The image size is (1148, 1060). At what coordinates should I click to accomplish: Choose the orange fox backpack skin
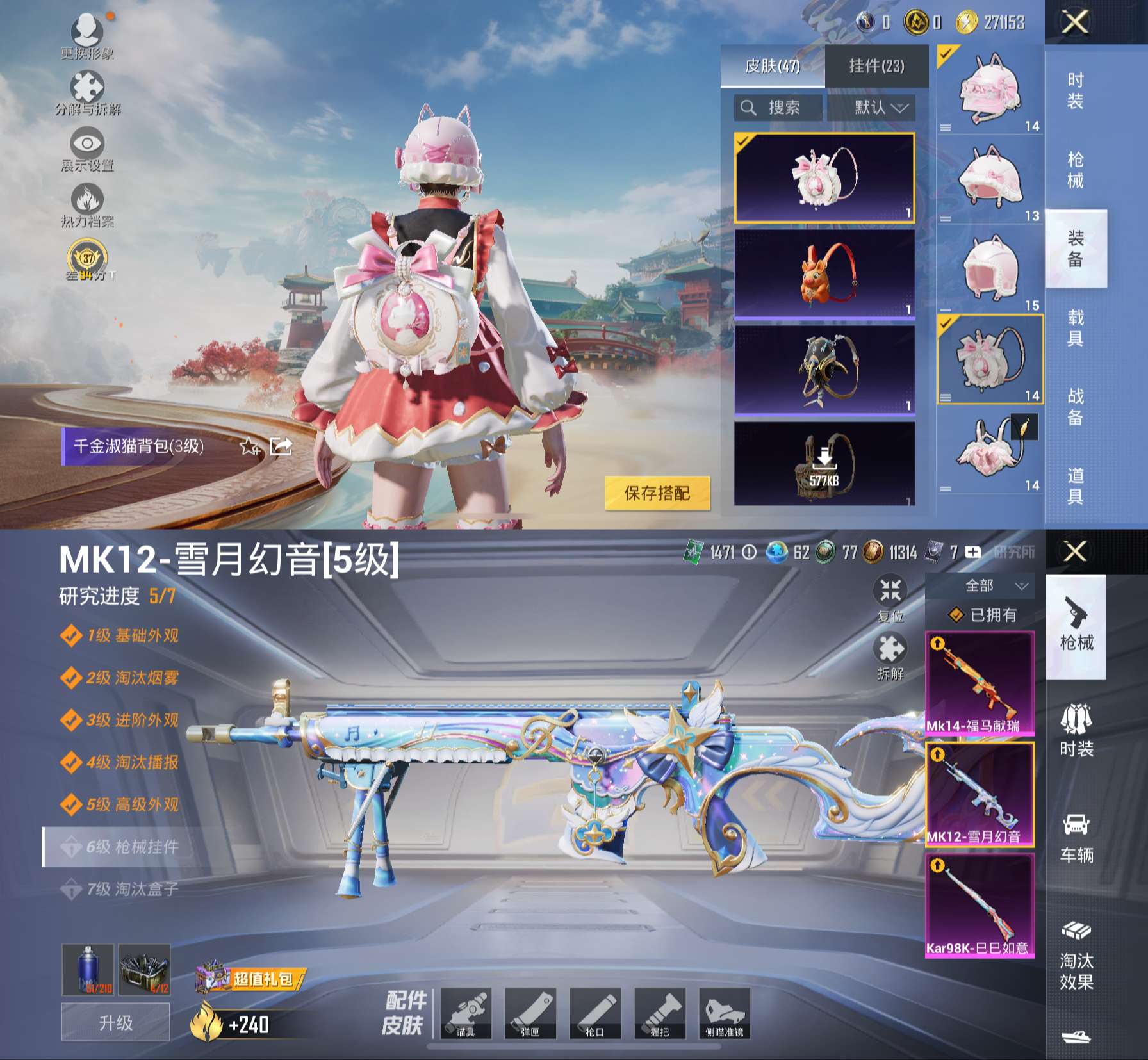click(824, 273)
